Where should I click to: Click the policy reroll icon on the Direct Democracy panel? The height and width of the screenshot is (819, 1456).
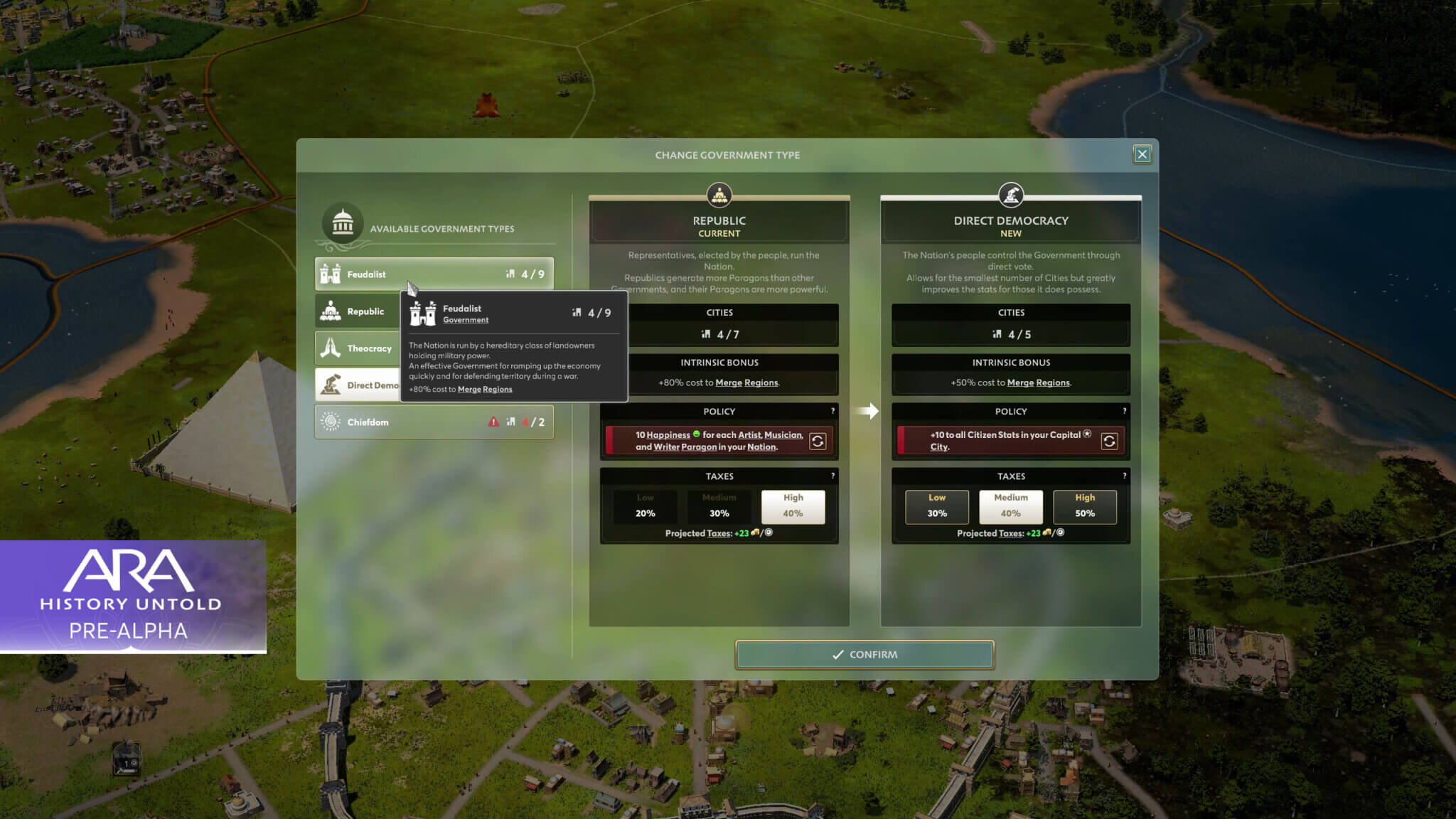point(1109,441)
